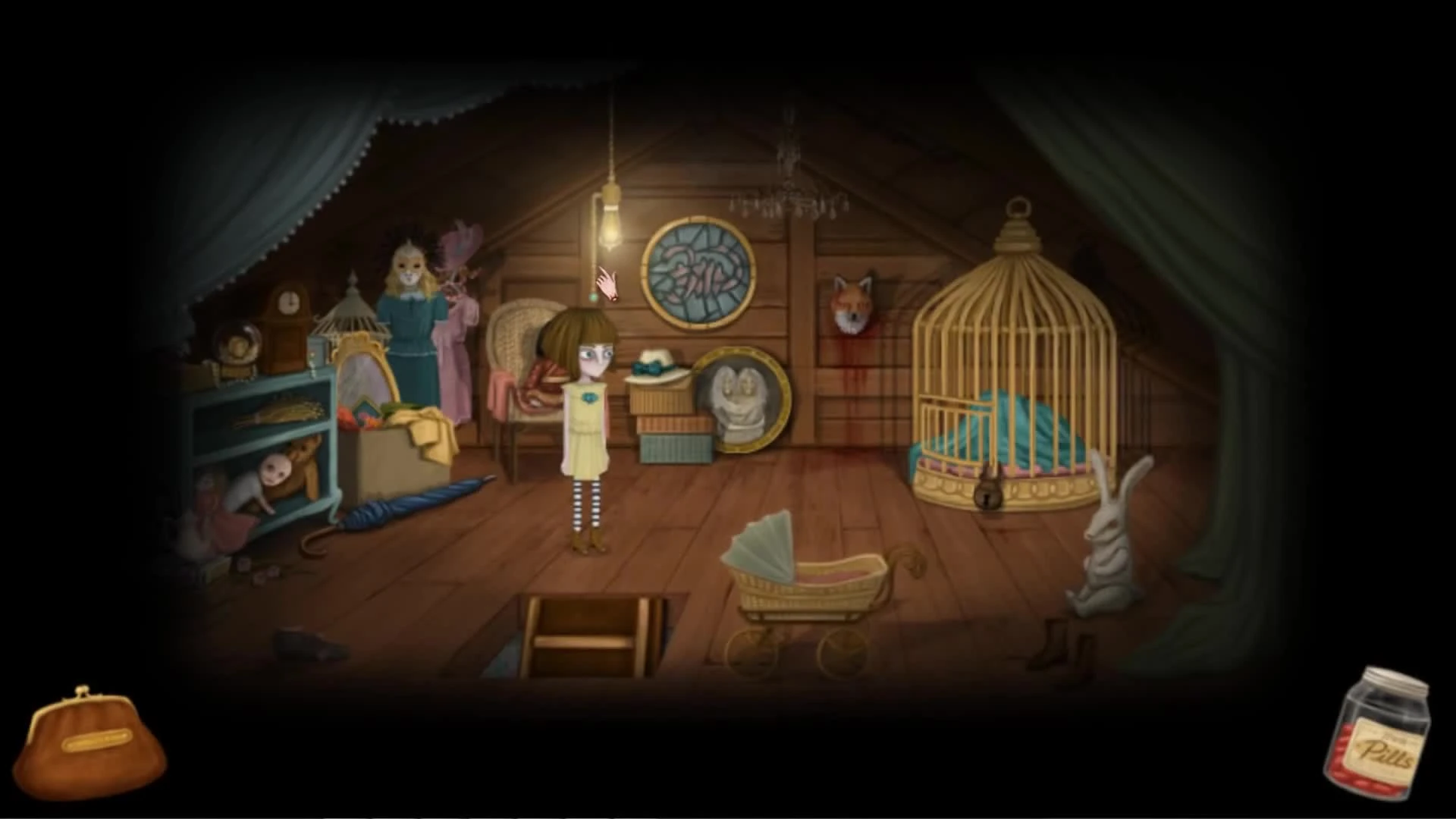
Task: Push the baby carriage pram
Action: pos(811,591)
